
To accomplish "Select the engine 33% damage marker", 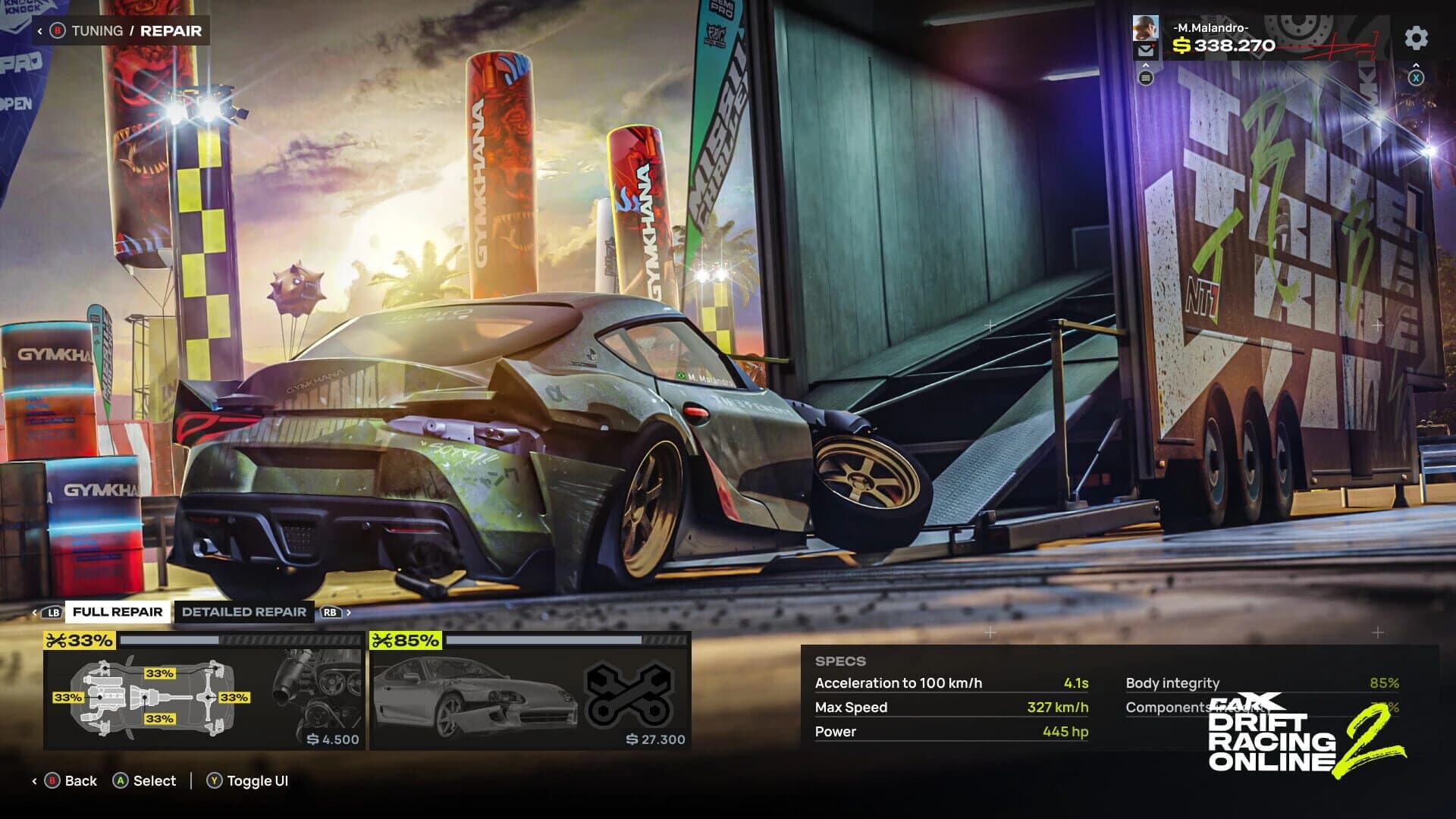I will pos(69,697).
